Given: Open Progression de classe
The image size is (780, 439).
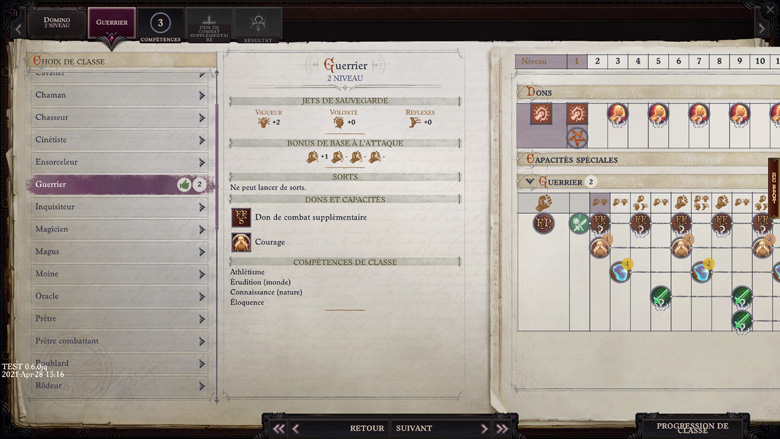Looking at the screenshot, I should coord(692,427).
